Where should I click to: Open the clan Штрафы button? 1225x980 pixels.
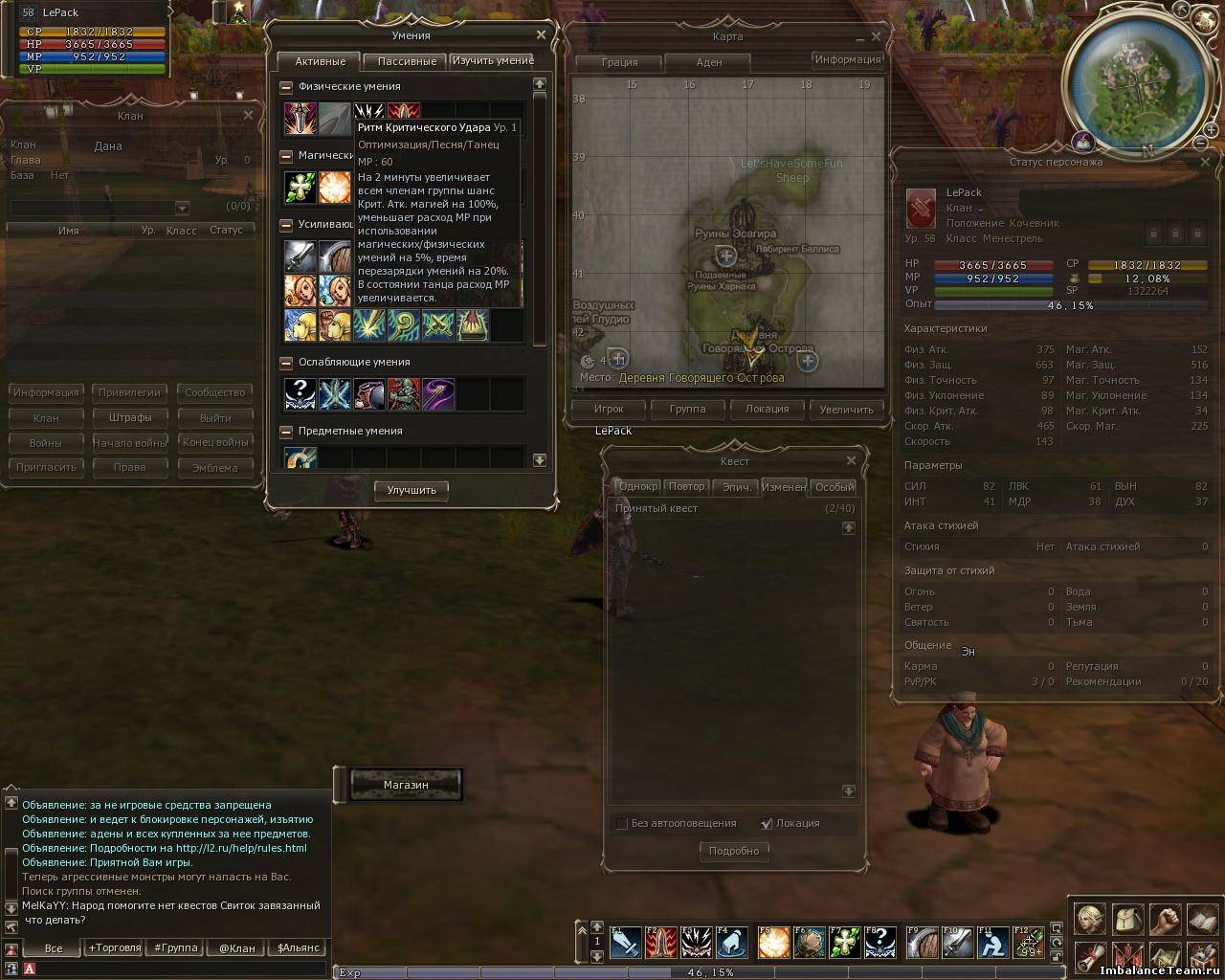click(130, 417)
